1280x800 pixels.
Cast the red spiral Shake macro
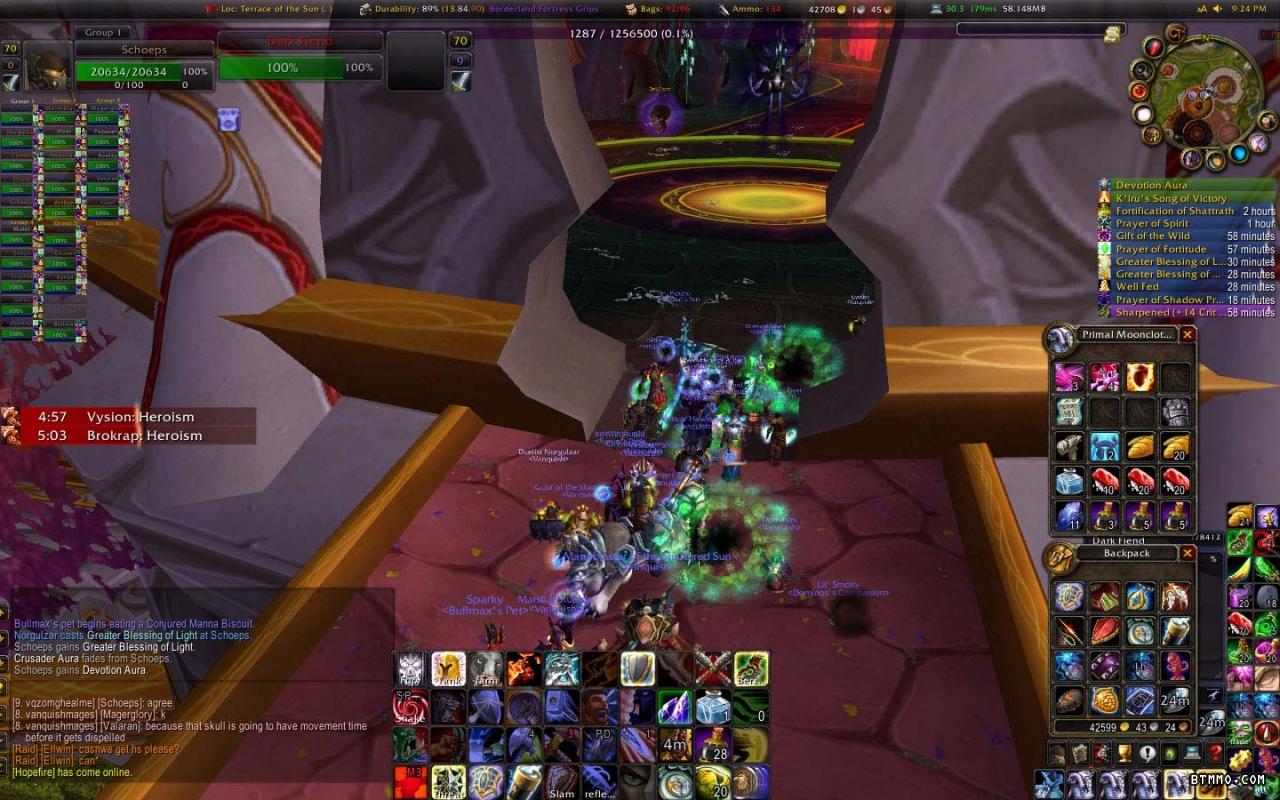(410, 706)
